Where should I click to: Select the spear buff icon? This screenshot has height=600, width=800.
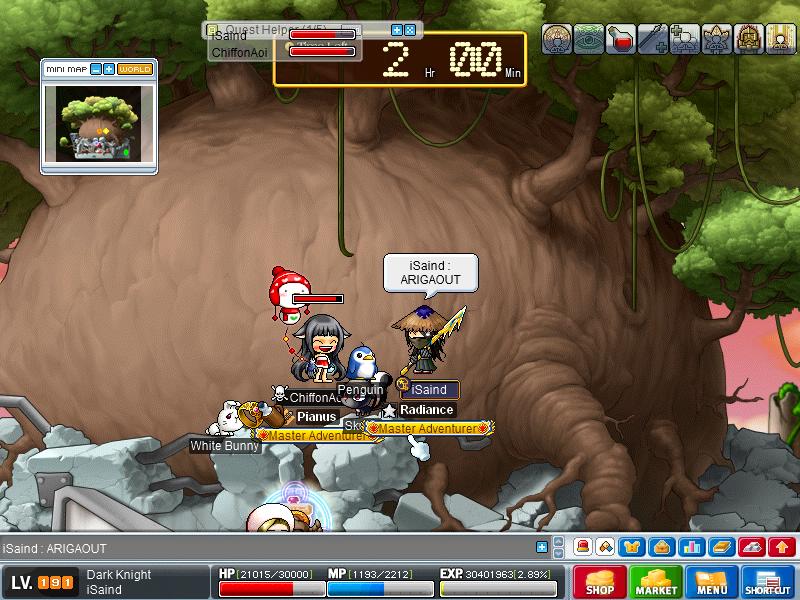point(653,39)
